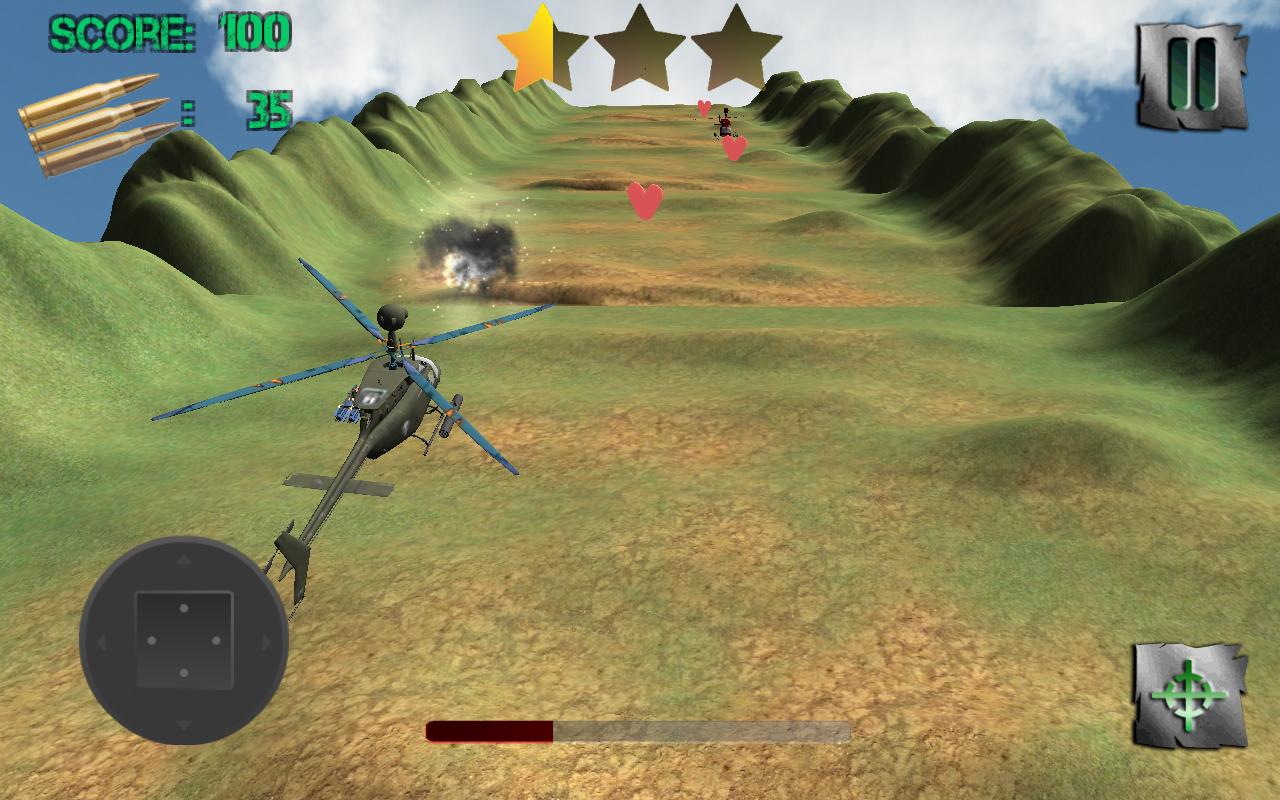The image size is (1280, 800).
Task: Click the red health progress bar
Action: (x=490, y=732)
